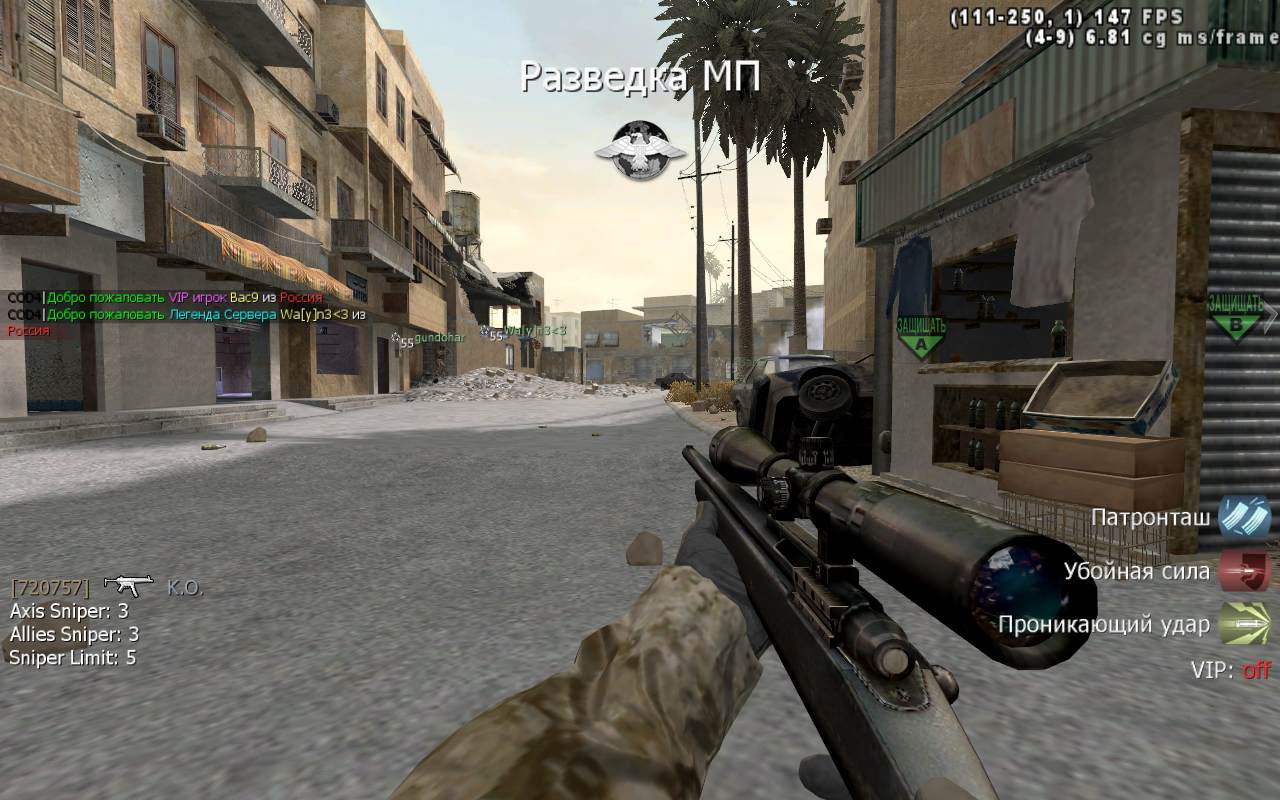1280x800 pixels.
Task: Select the Убойная сила perk icon
Action: click(x=1244, y=571)
